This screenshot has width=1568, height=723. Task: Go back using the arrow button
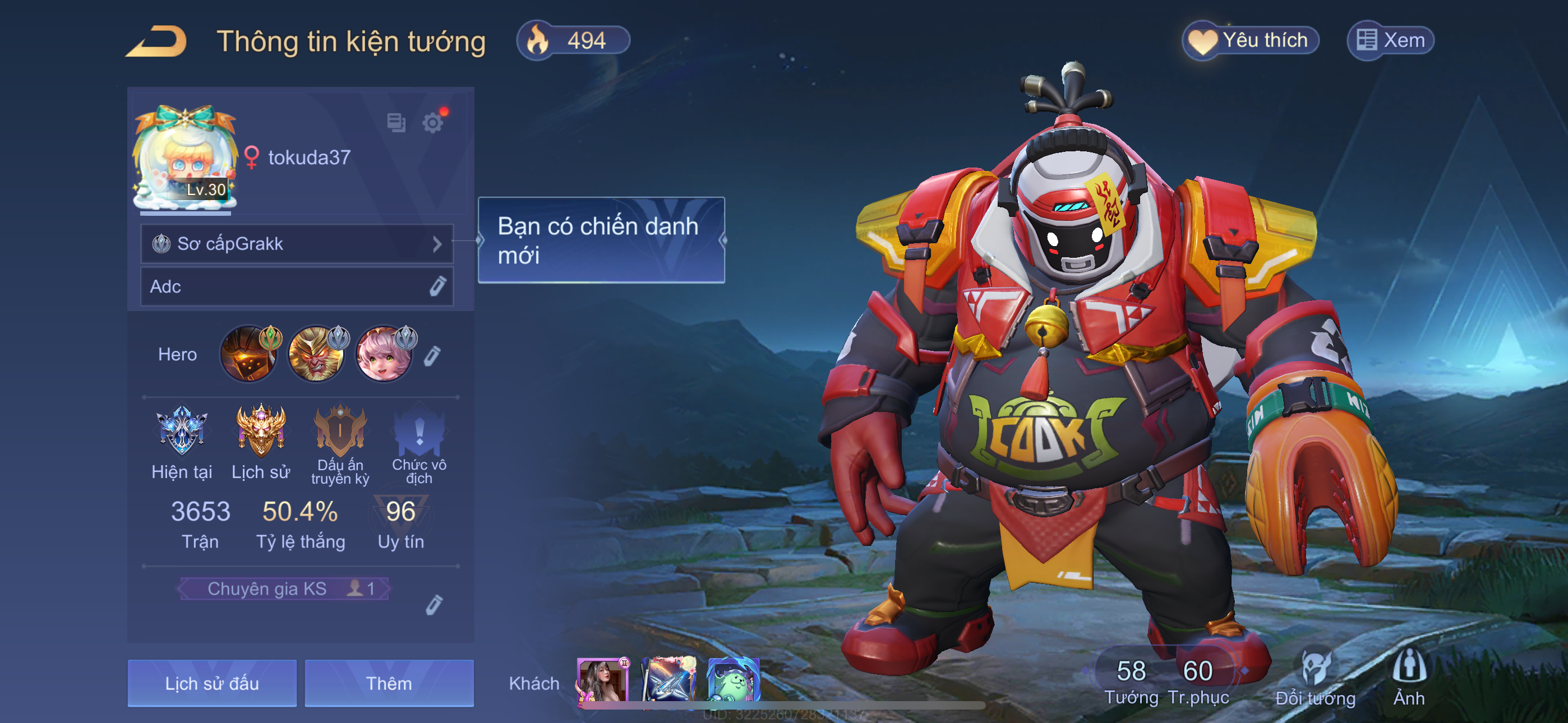coord(156,41)
